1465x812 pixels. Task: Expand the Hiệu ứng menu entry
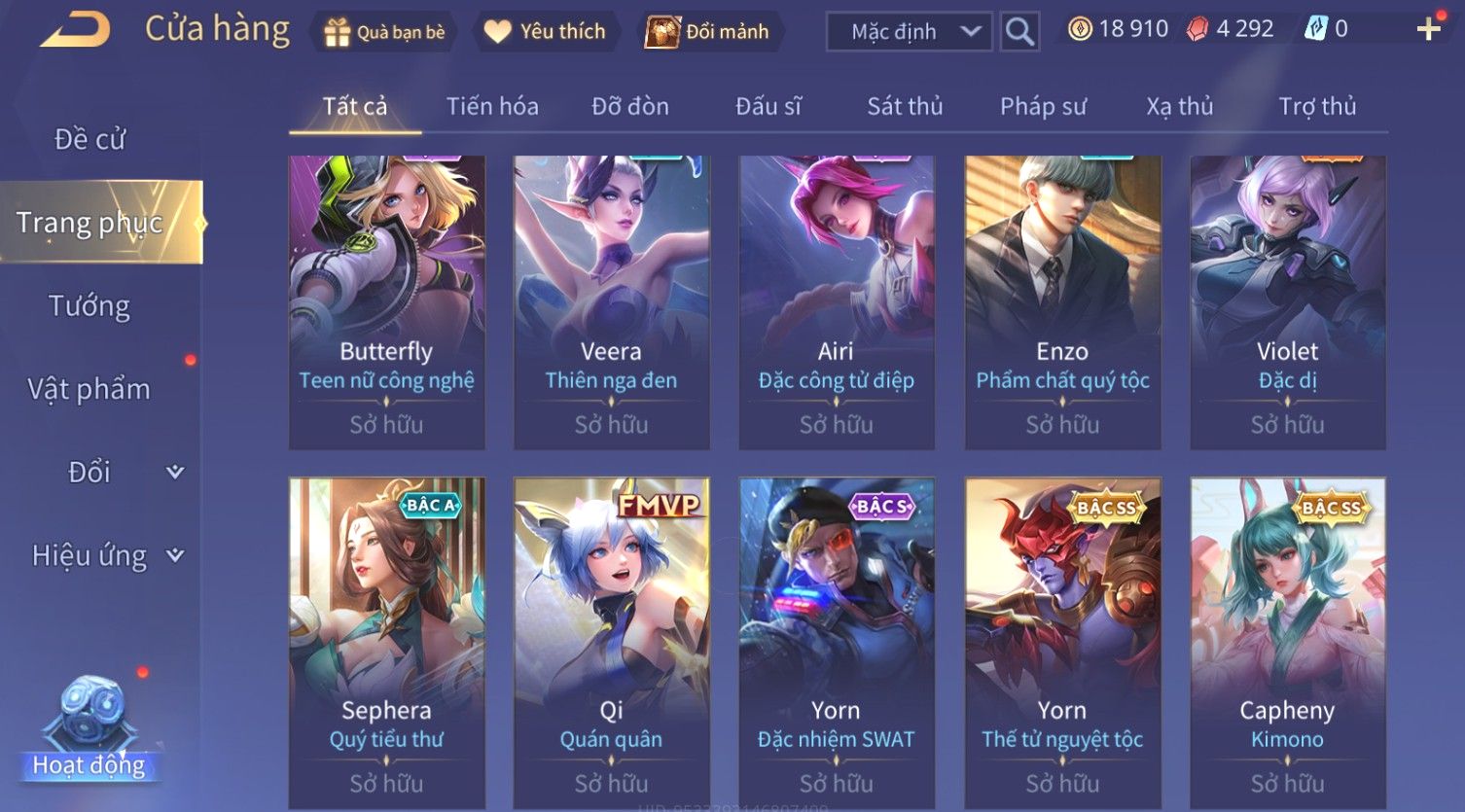[107, 555]
